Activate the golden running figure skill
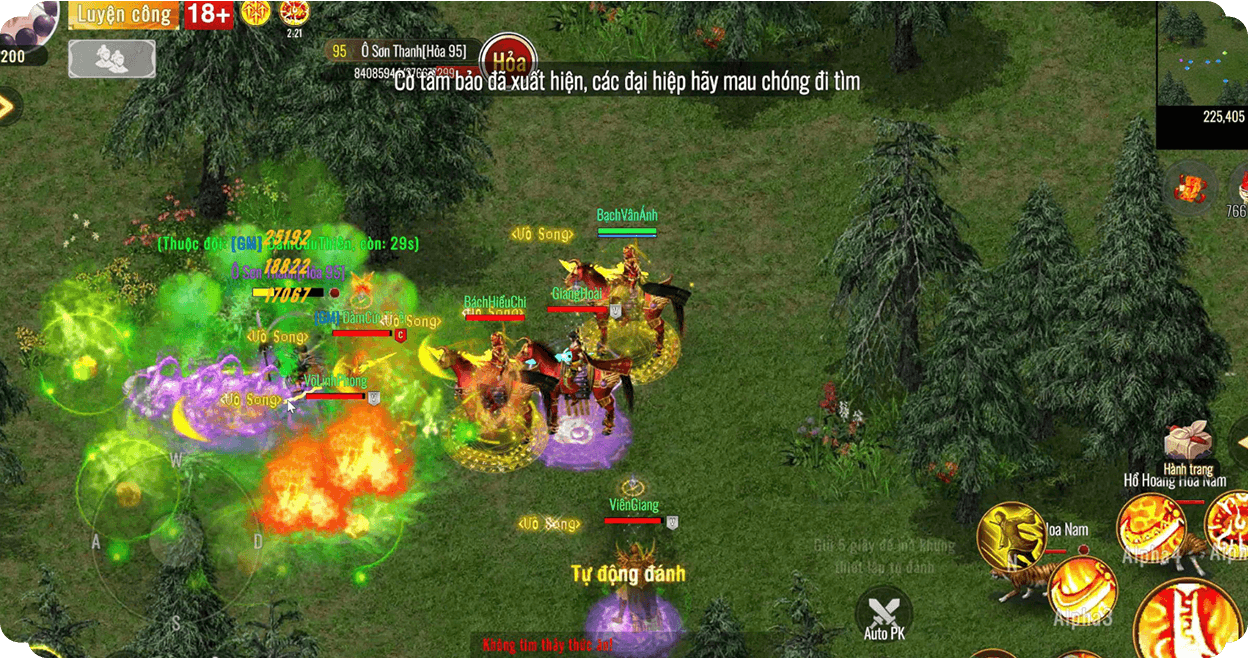Viewport: 1248px width, 658px height. 1010,537
